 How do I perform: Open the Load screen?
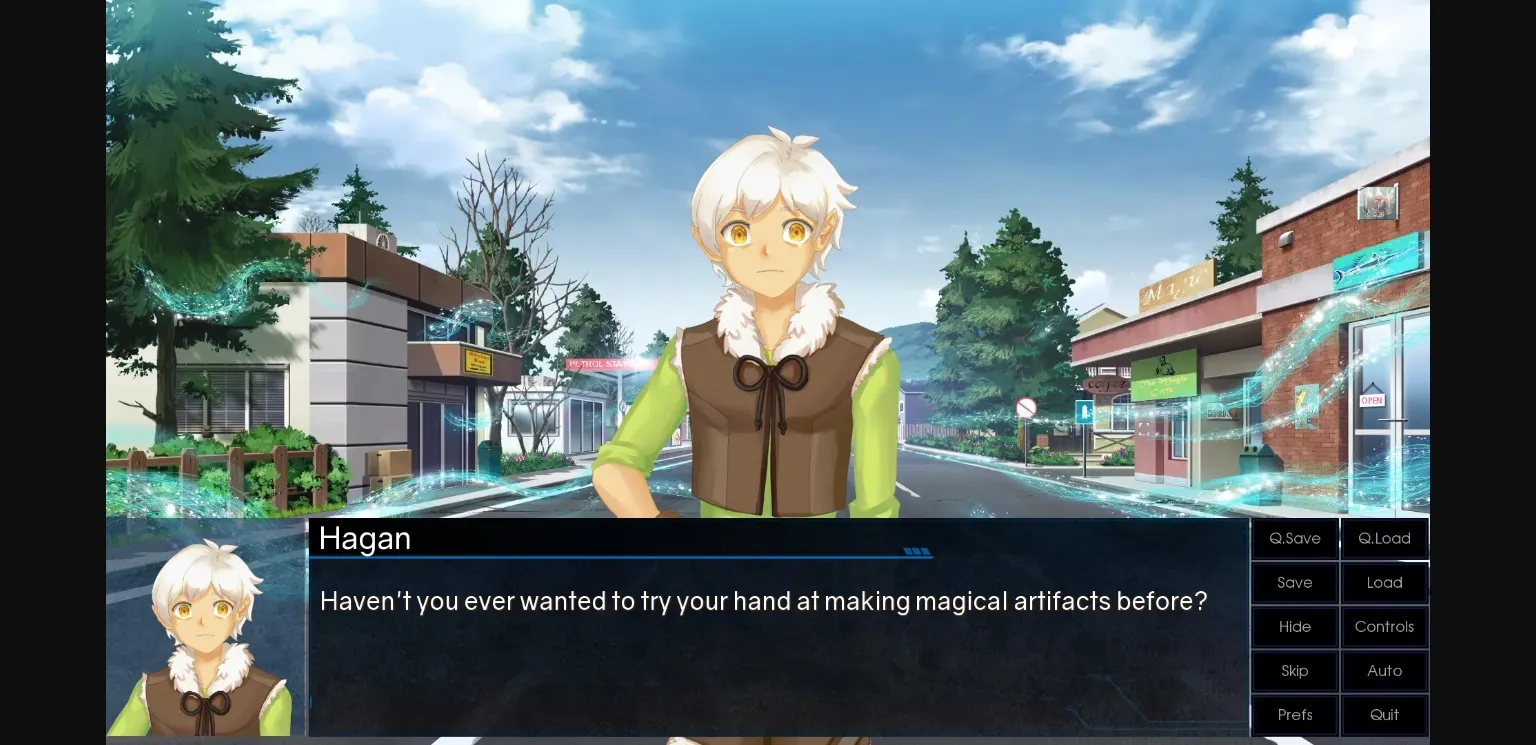[x=1384, y=582]
